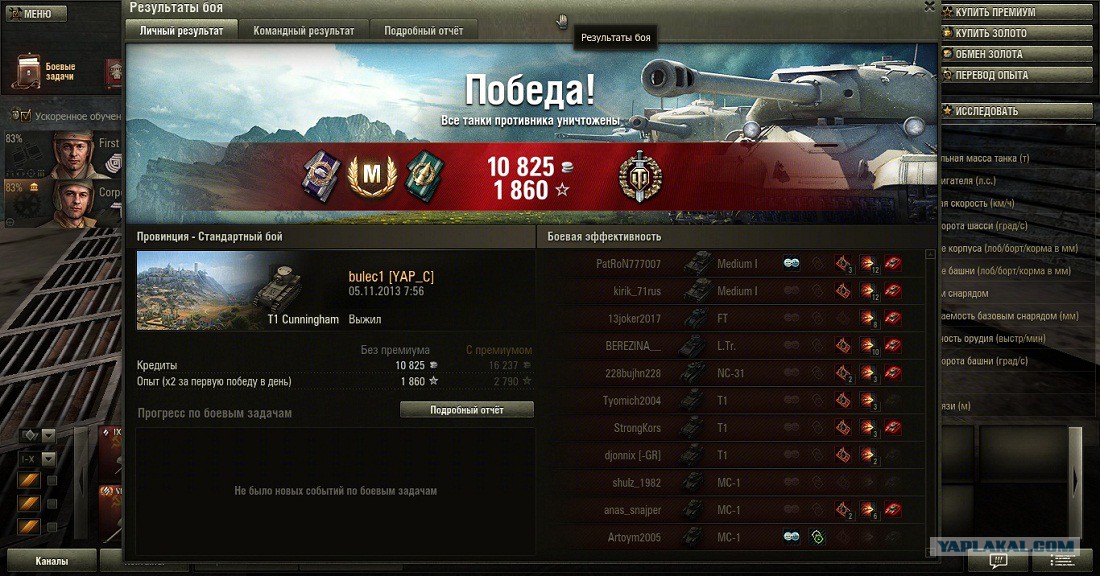This screenshot has height=576, width=1100.
Task: Open the Каналы chat button
Action: [51, 561]
